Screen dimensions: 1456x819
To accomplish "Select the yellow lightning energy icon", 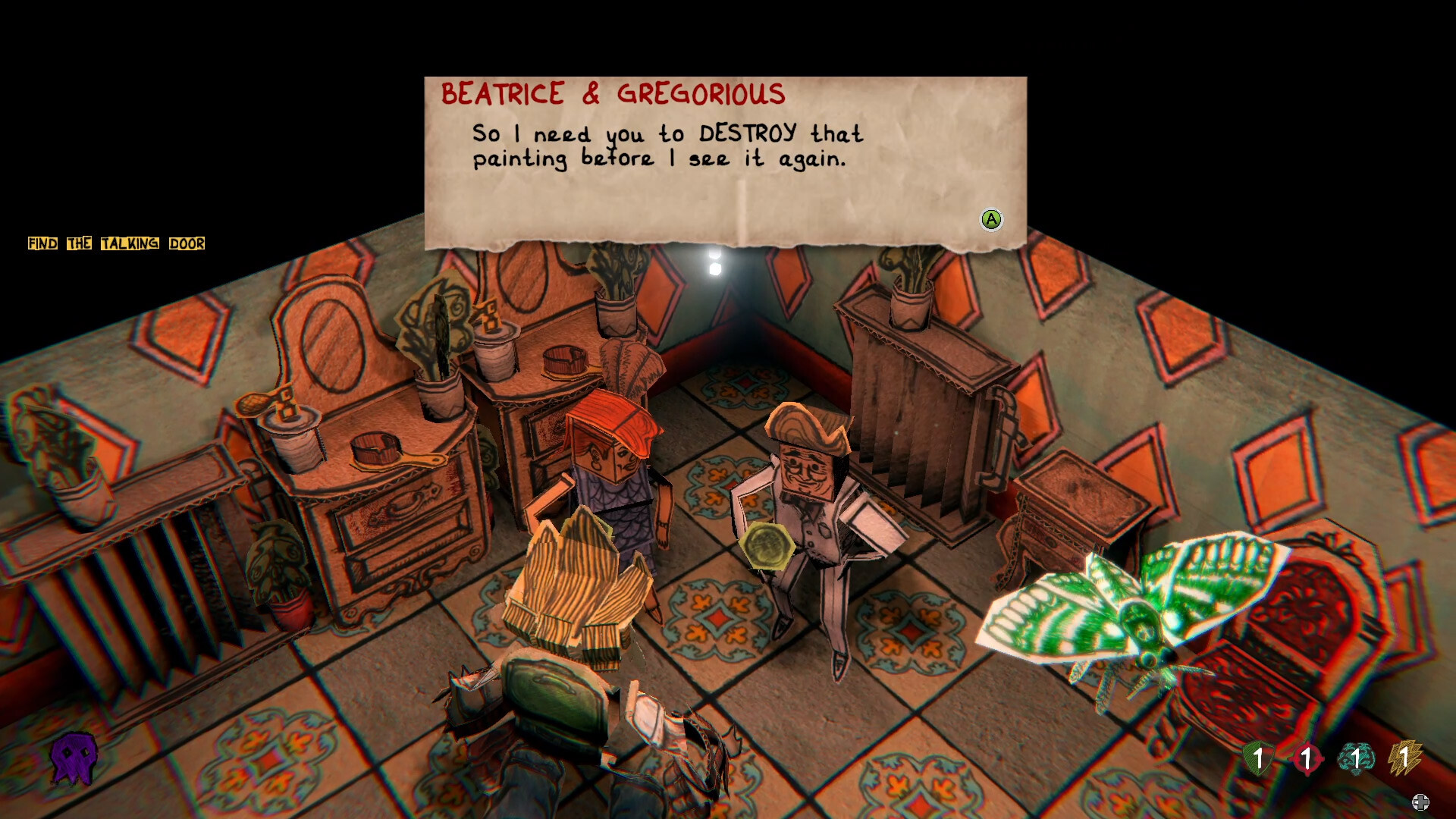I will pos(1407,757).
